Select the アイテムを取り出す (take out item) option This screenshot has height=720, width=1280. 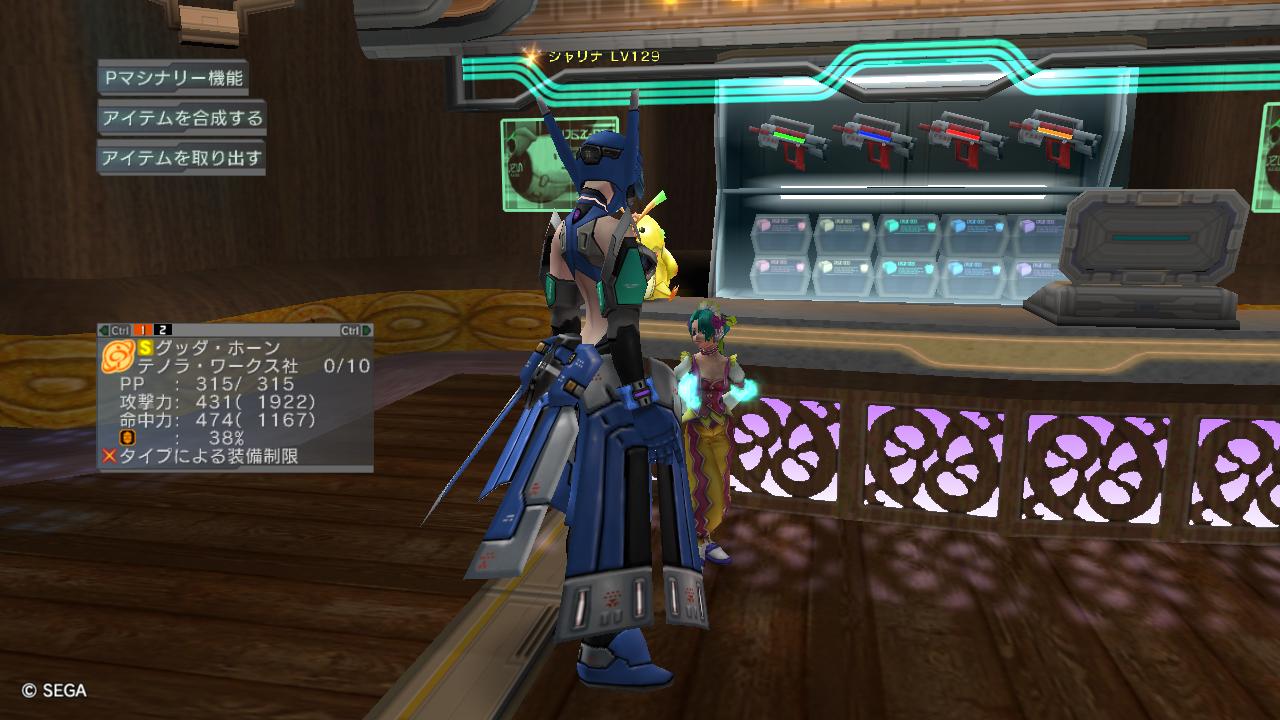(x=181, y=158)
